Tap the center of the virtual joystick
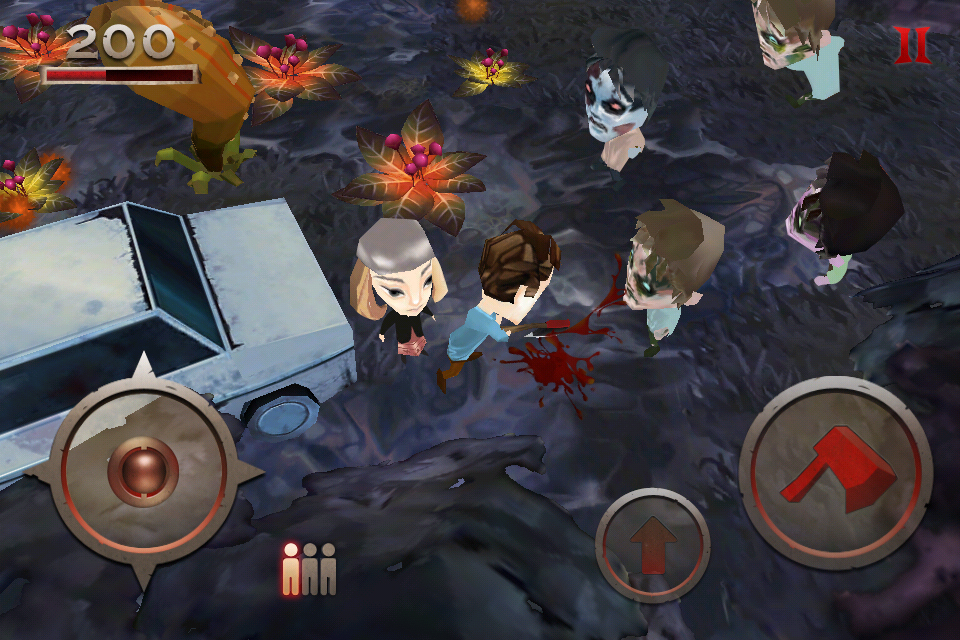This screenshot has width=960, height=640. [x=143, y=470]
